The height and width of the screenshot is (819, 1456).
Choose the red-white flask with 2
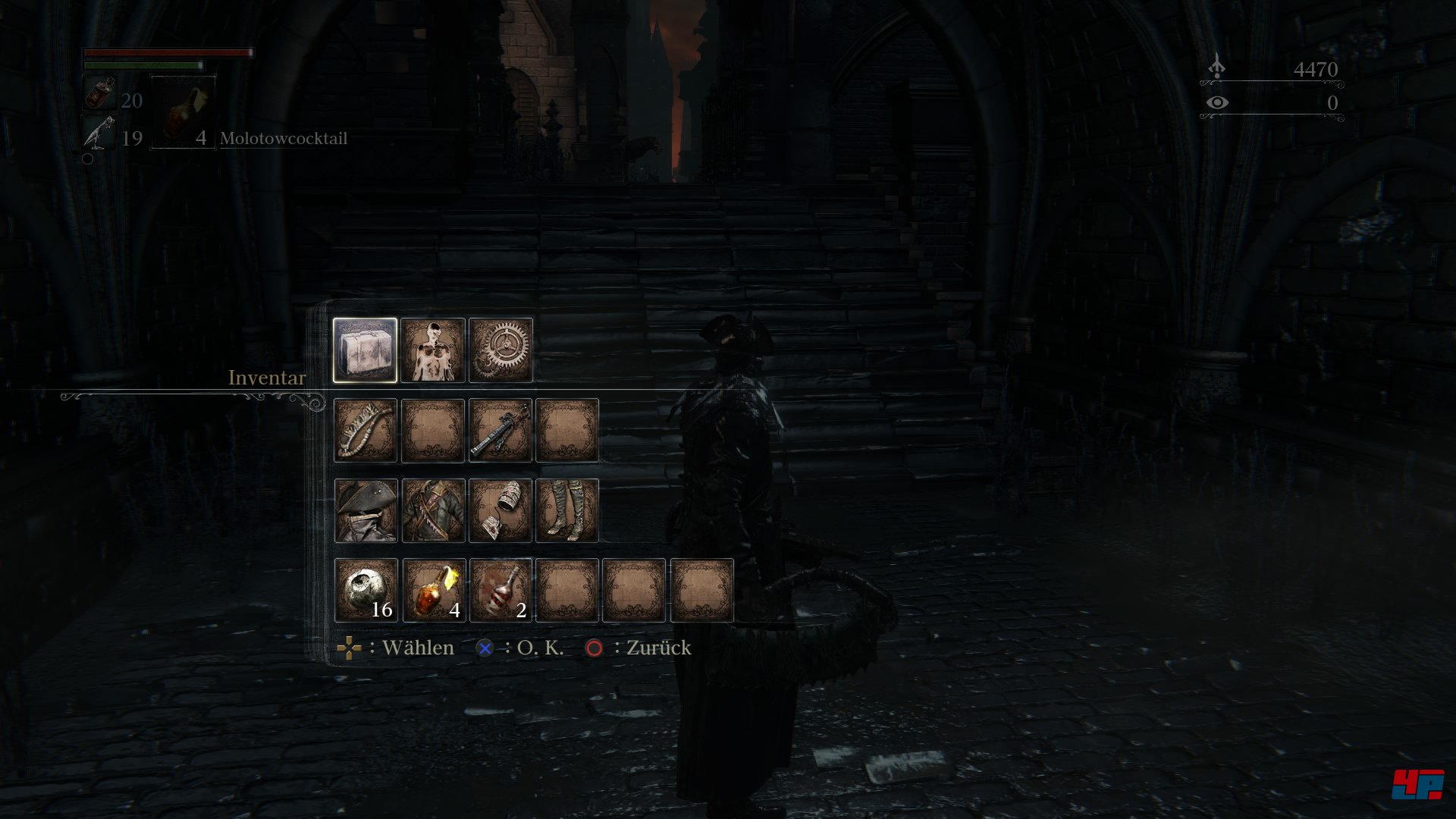(500, 591)
